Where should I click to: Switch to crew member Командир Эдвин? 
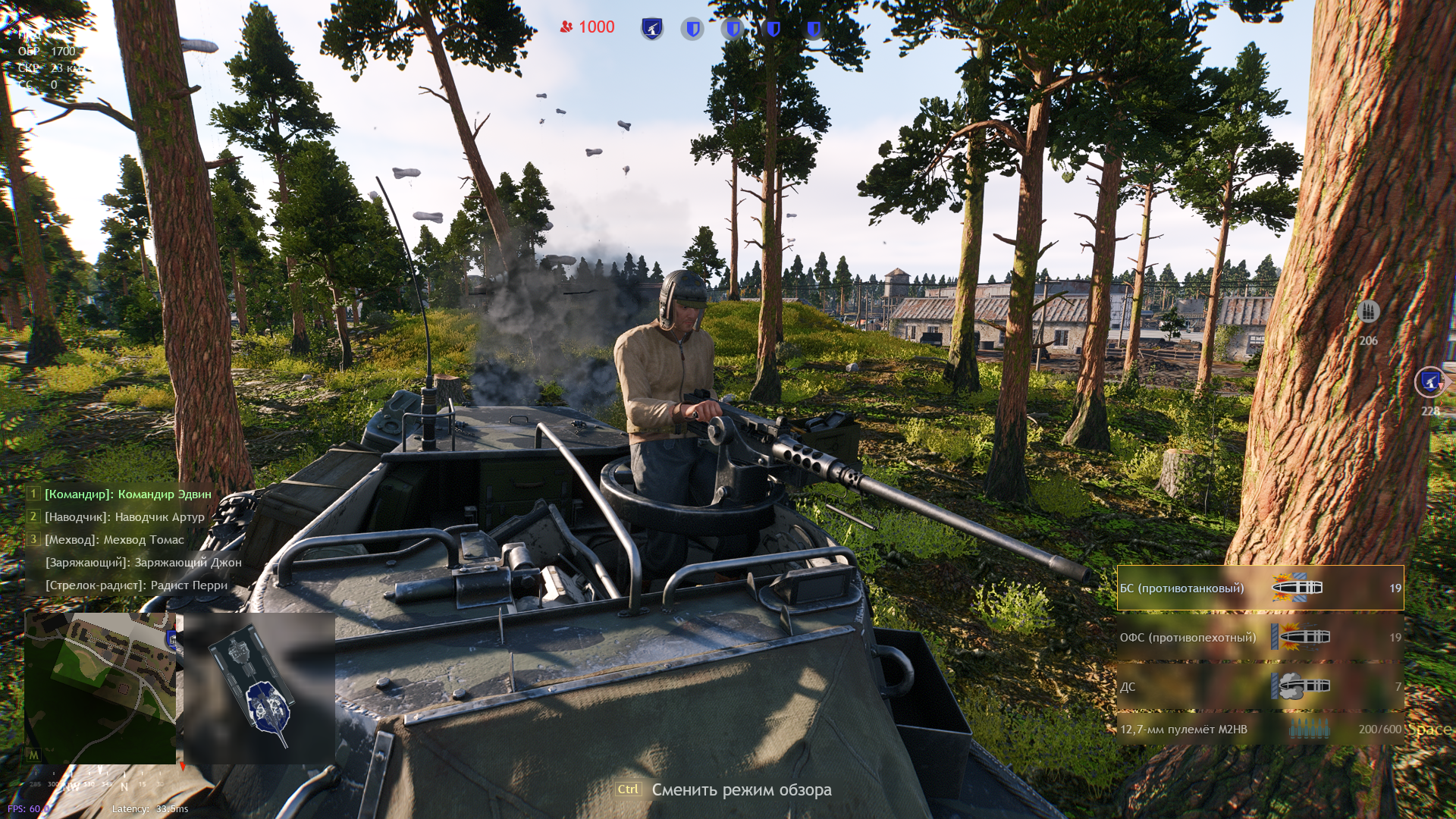point(127,494)
